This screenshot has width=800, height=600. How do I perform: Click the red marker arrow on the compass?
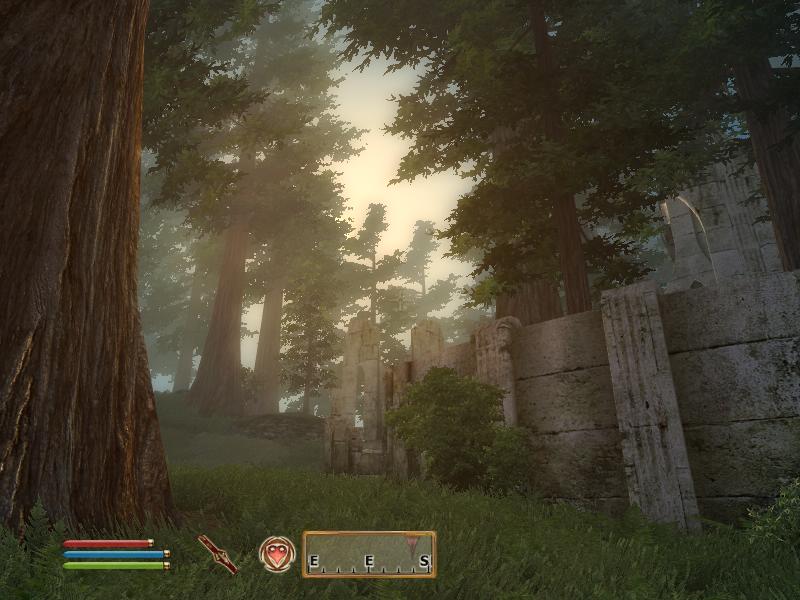click(414, 546)
